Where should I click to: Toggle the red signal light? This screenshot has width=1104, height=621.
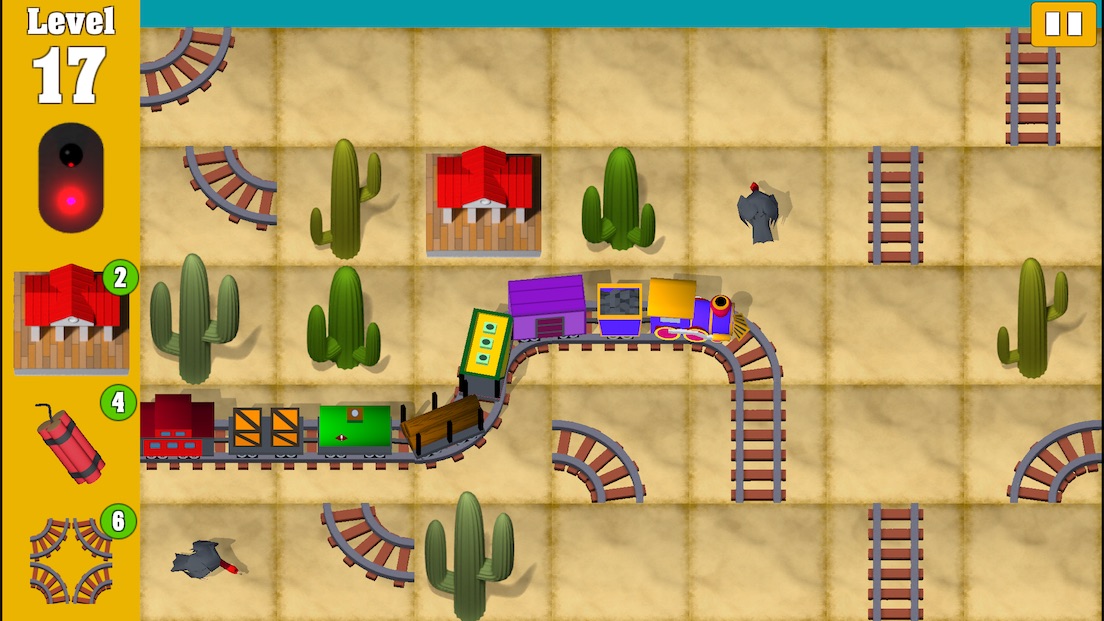click(x=70, y=178)
